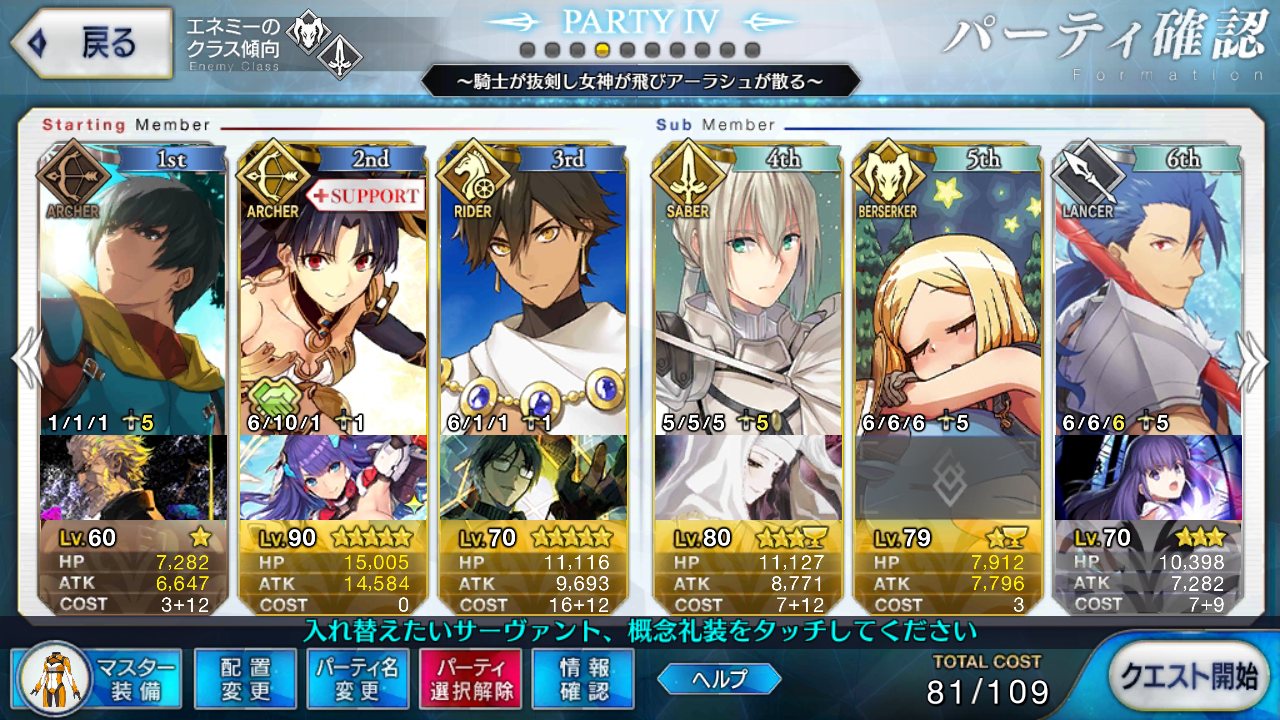Open the ヘルプ help button
The image size is (1280, 720).
pyautogui.click(x=719, y=678)
